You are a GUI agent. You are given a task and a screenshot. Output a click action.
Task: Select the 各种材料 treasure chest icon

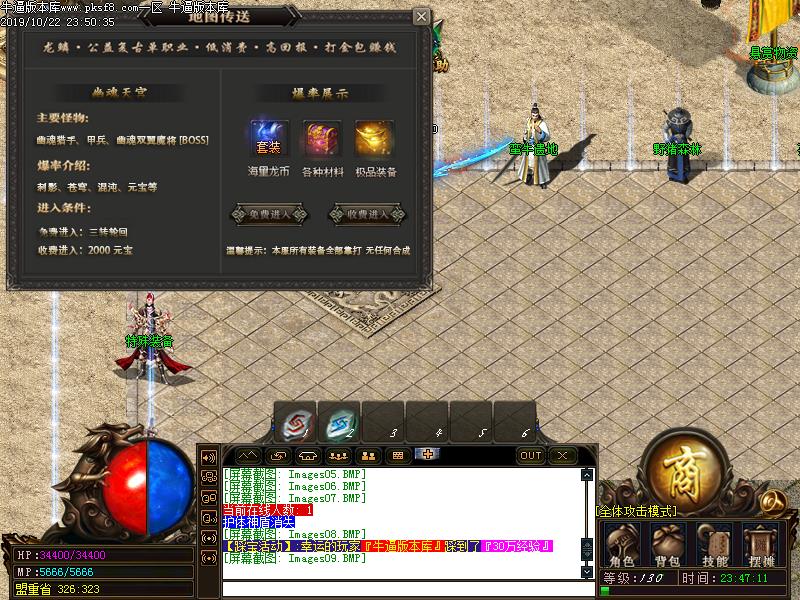(322, 139)
